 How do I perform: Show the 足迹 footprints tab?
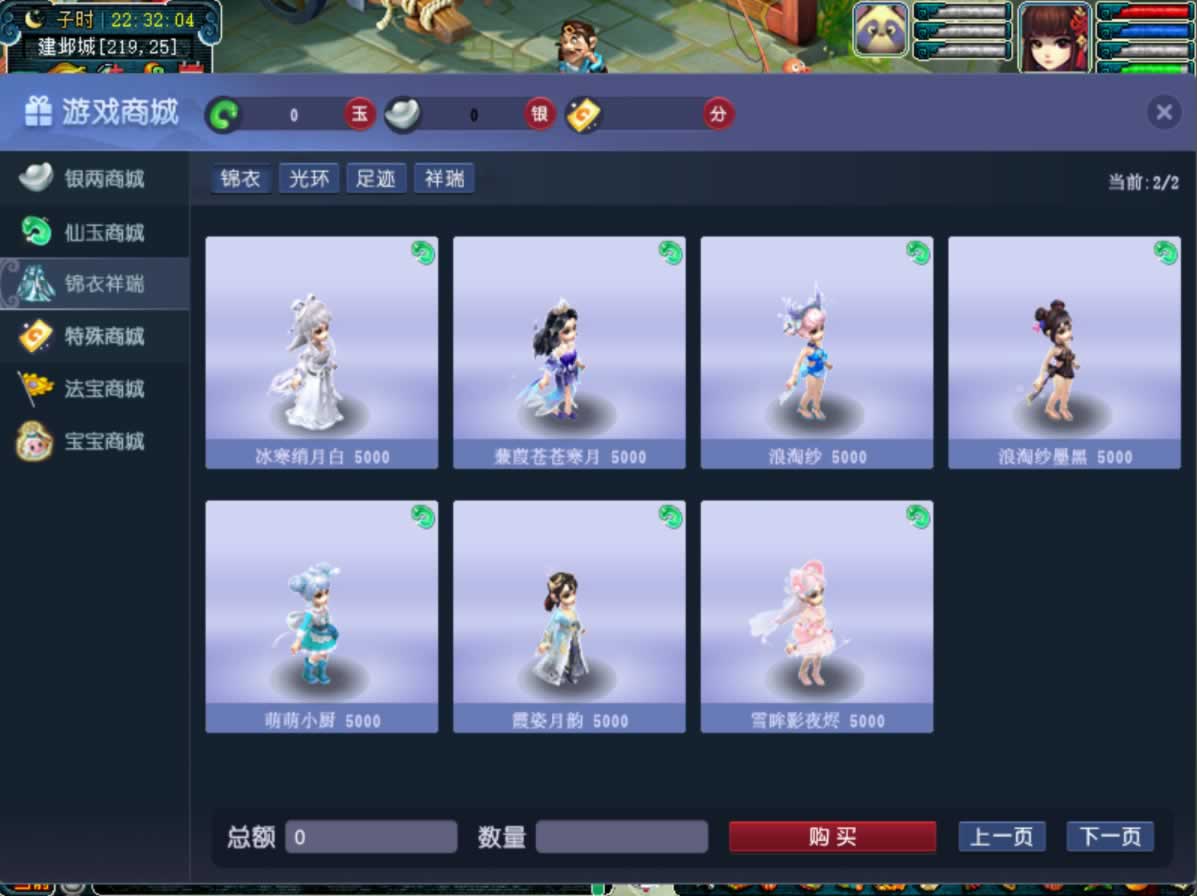pyautogui.click(x=376, y=179)
